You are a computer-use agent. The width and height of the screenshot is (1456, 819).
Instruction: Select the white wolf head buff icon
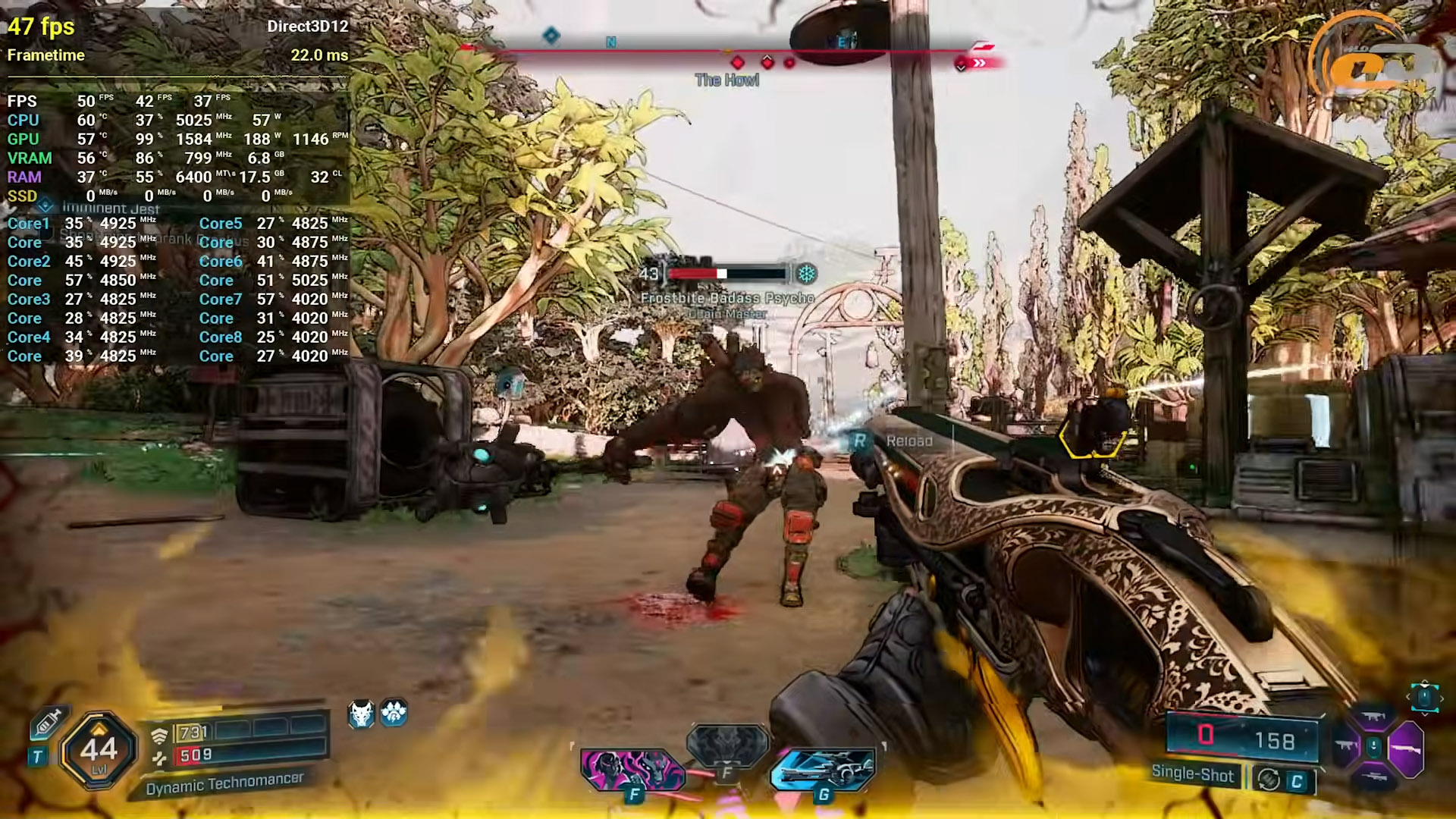point(362,714)
